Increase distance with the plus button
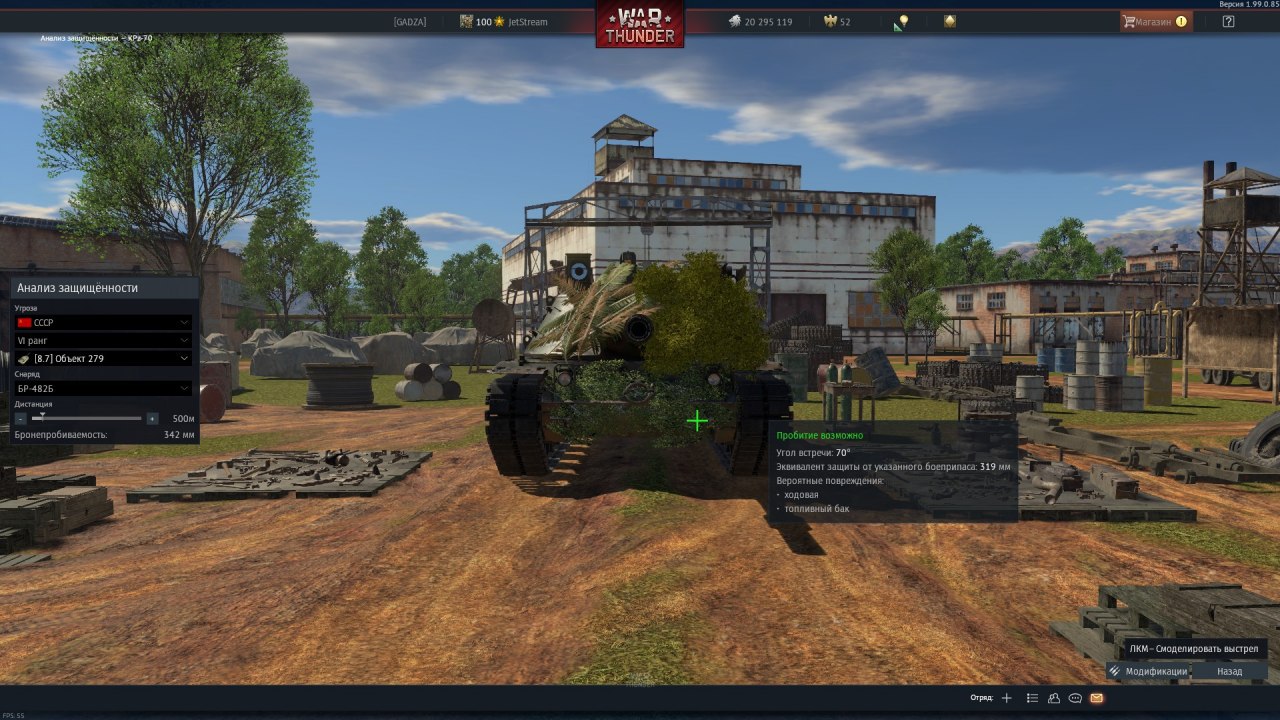Screen dimensions: 1280x720 (x=152, y=419)
